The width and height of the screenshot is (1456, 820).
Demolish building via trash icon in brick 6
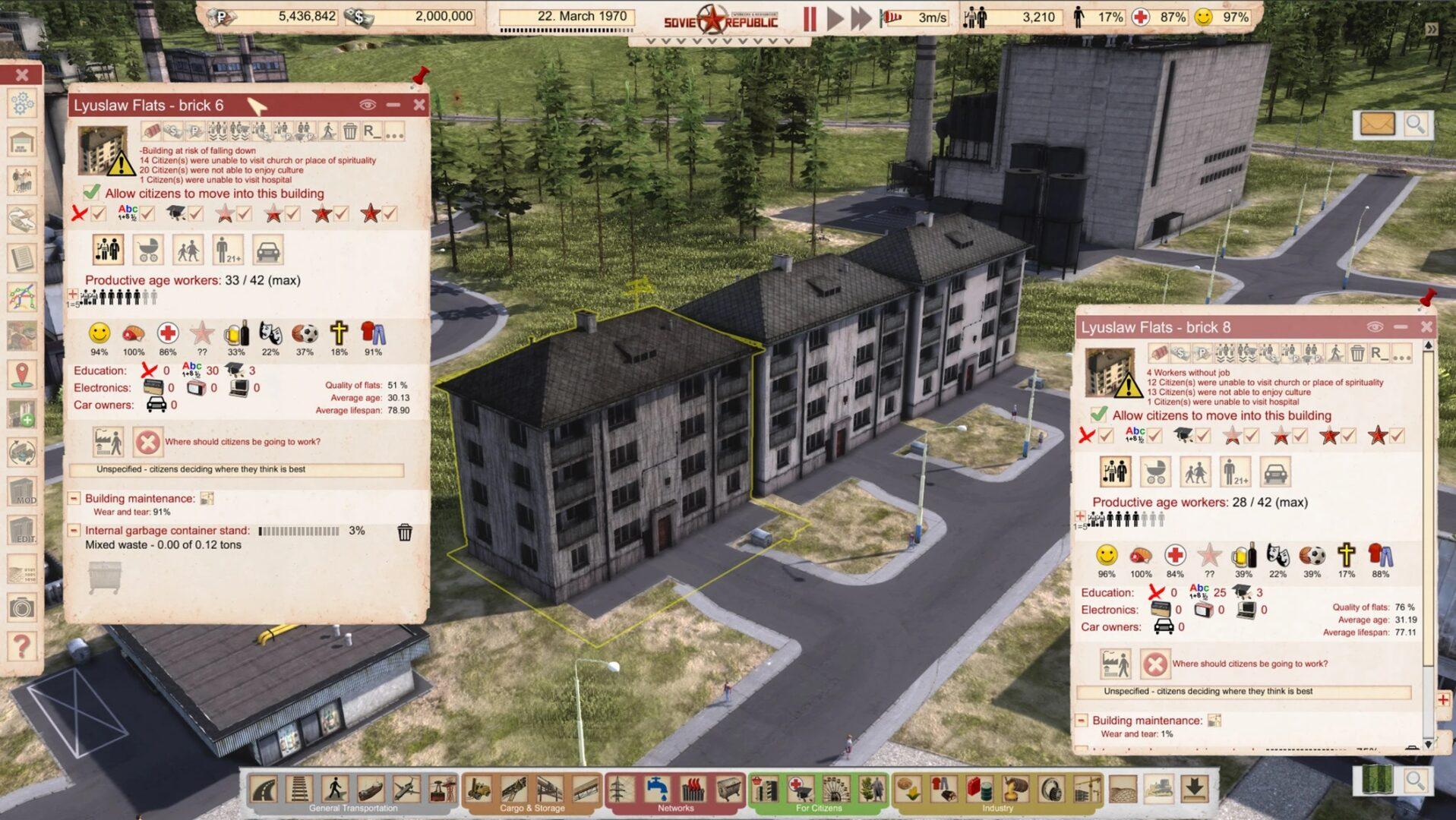pos(350,131)
